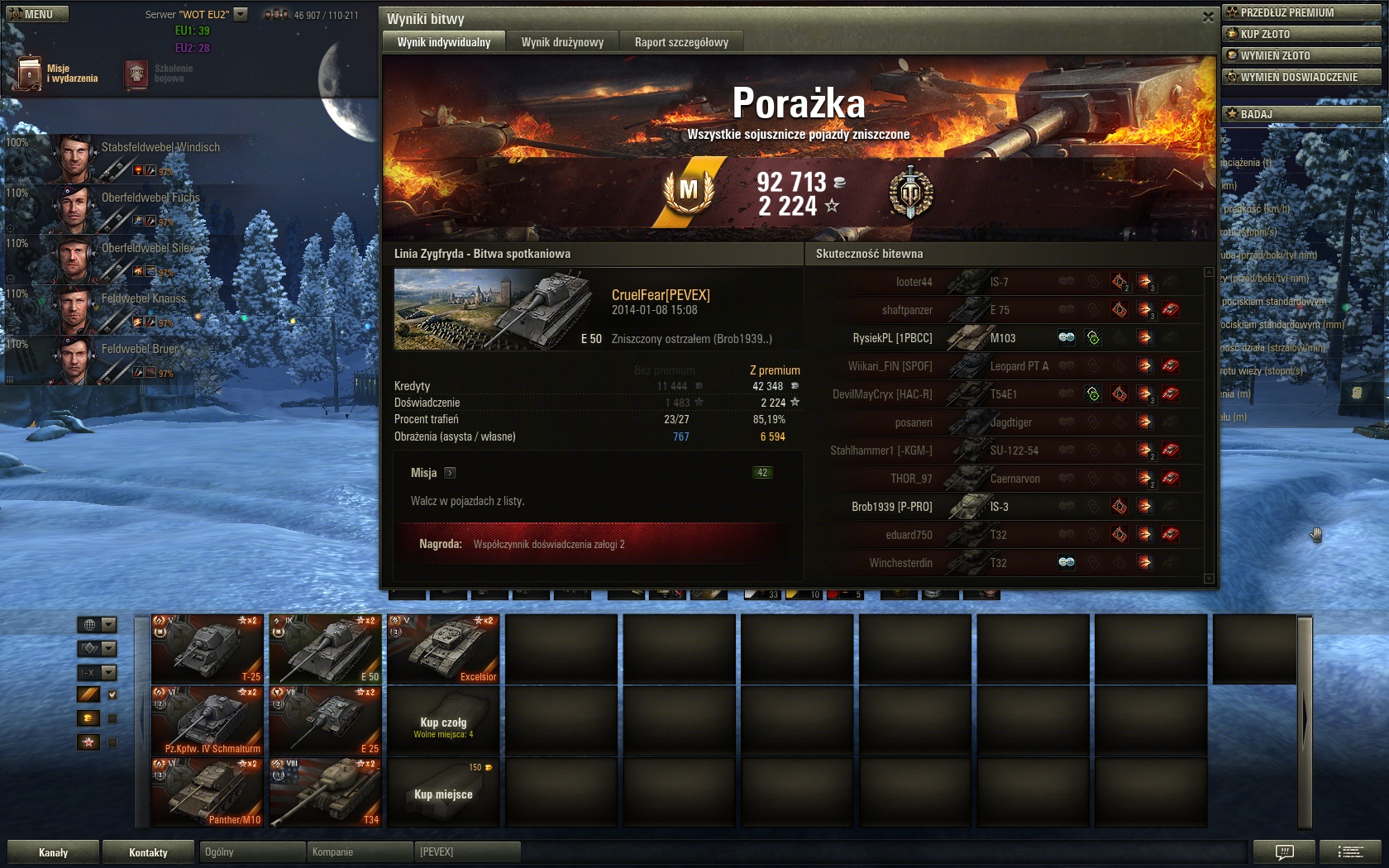
Task: Select the Wynik indywidualny tab
Action: point(444,42)
